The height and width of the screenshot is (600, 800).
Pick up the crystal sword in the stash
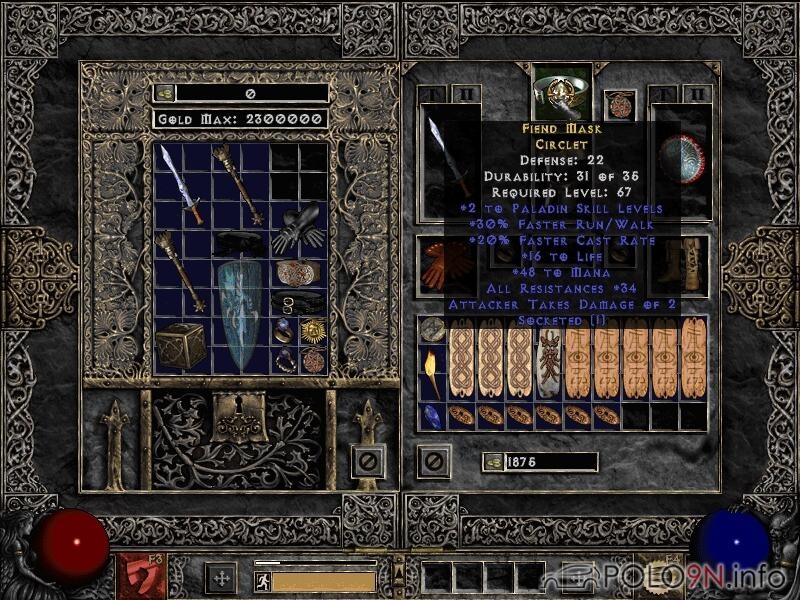pyautogui.click(x=181, y=184)
